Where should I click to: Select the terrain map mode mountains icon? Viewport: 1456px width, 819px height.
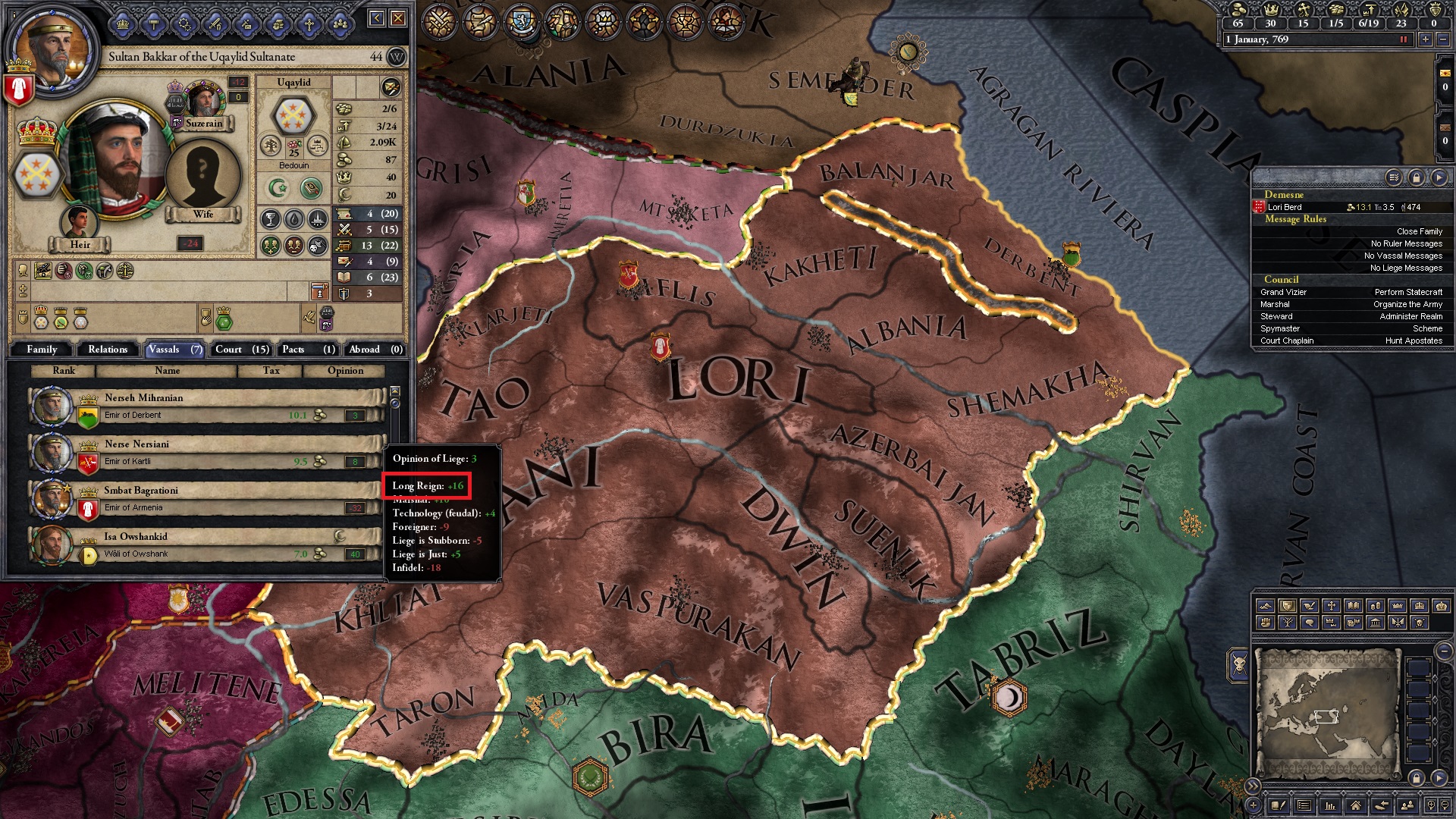coord(1265,606)
